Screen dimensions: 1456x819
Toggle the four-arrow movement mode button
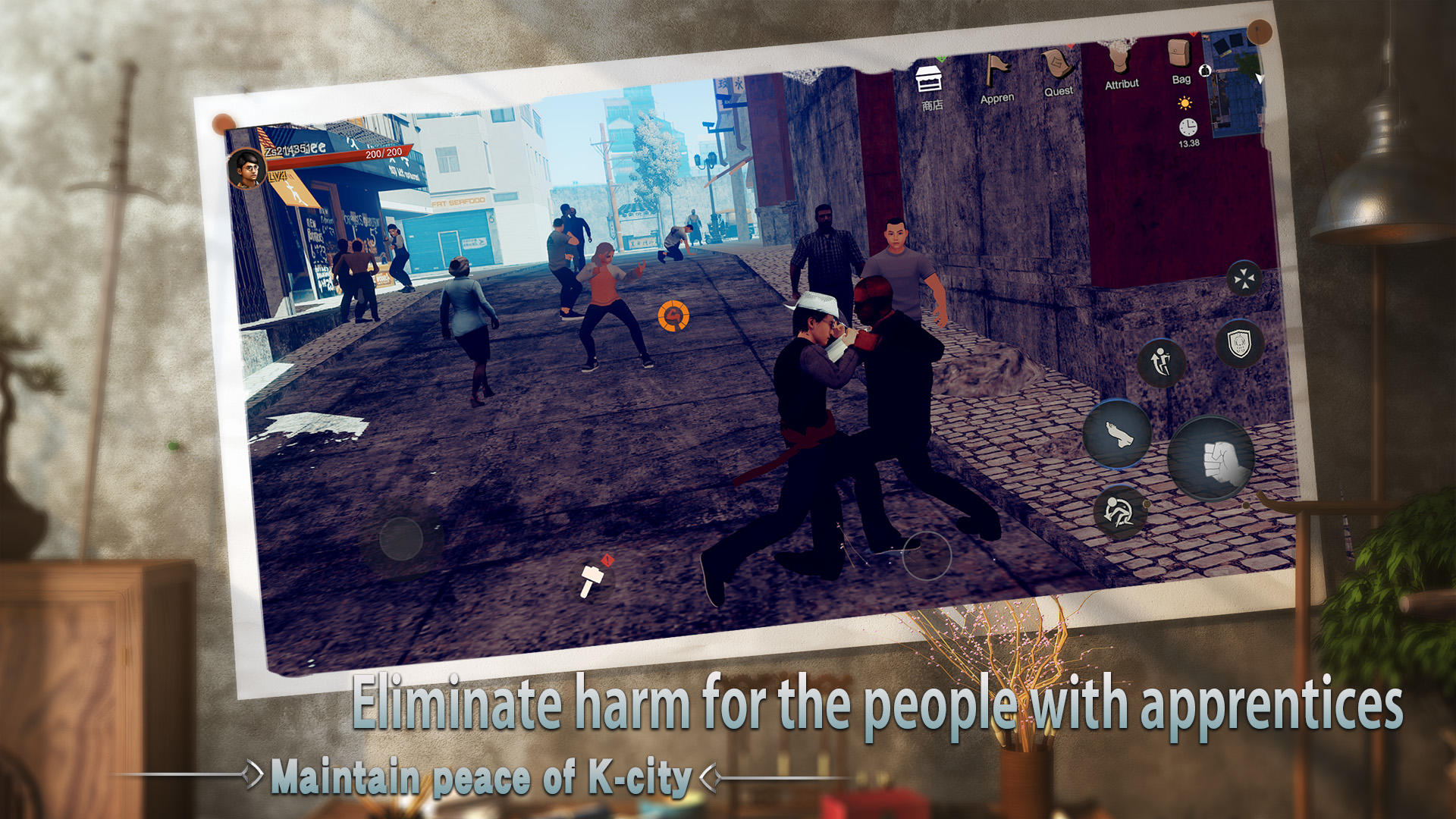pyautogui.click(x=1243, y=278)
